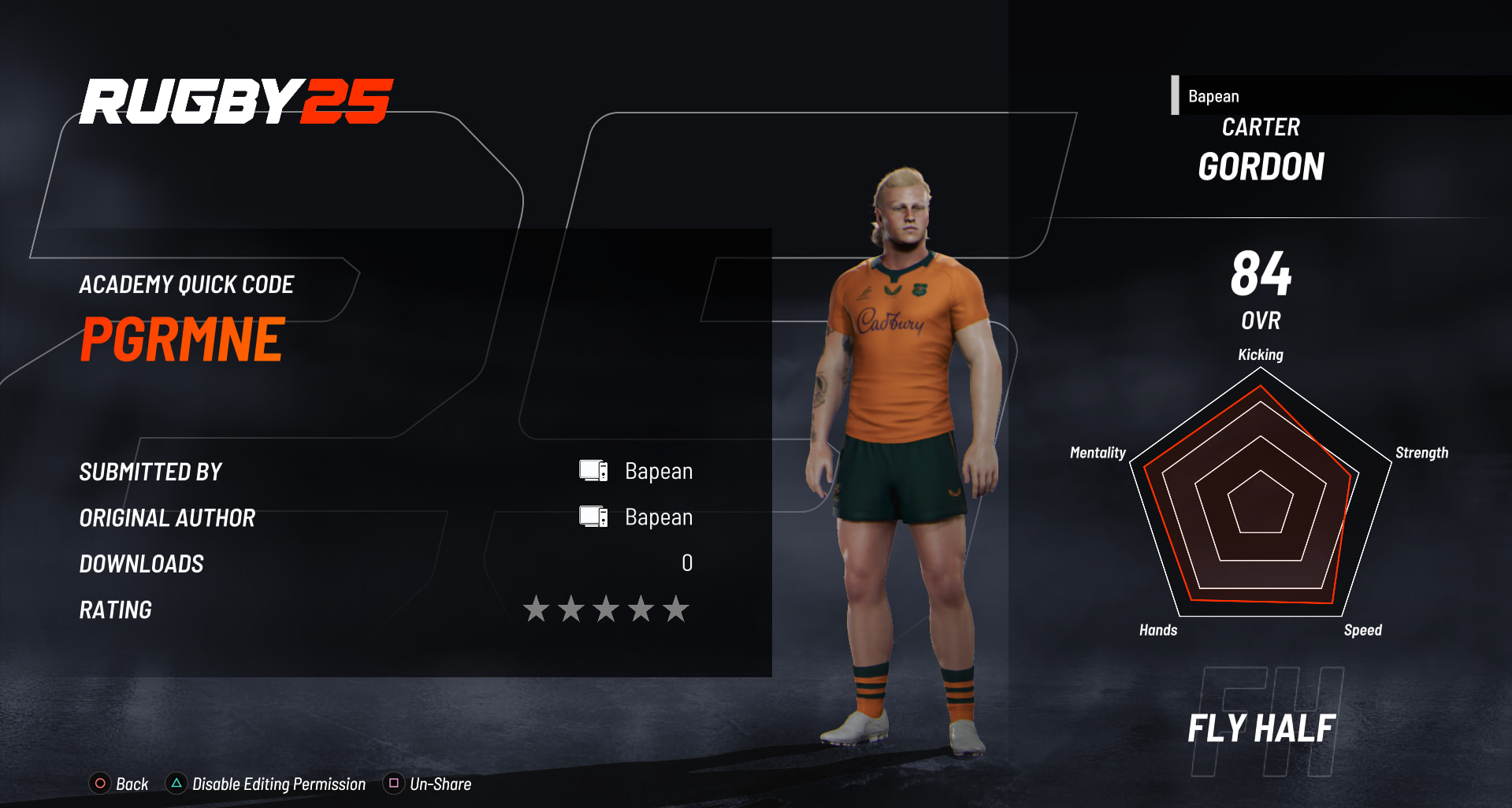Go back using the Back option
This screenshot has height=808, width=1512.
[120, 784]
